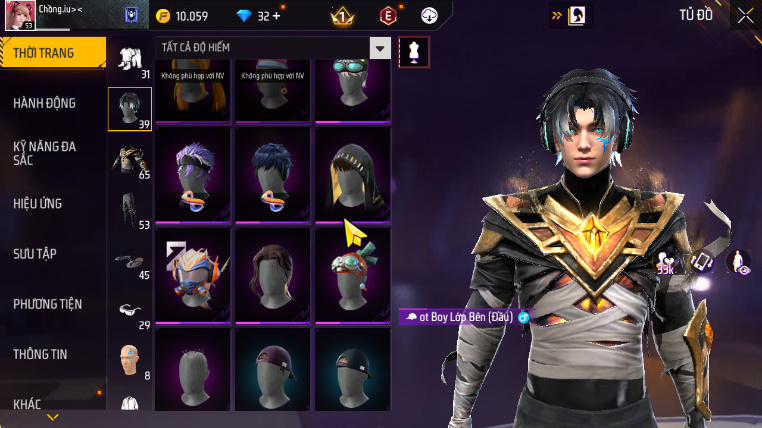
Task: Toggle the character view eye icon
Action: tap(738, 262)
